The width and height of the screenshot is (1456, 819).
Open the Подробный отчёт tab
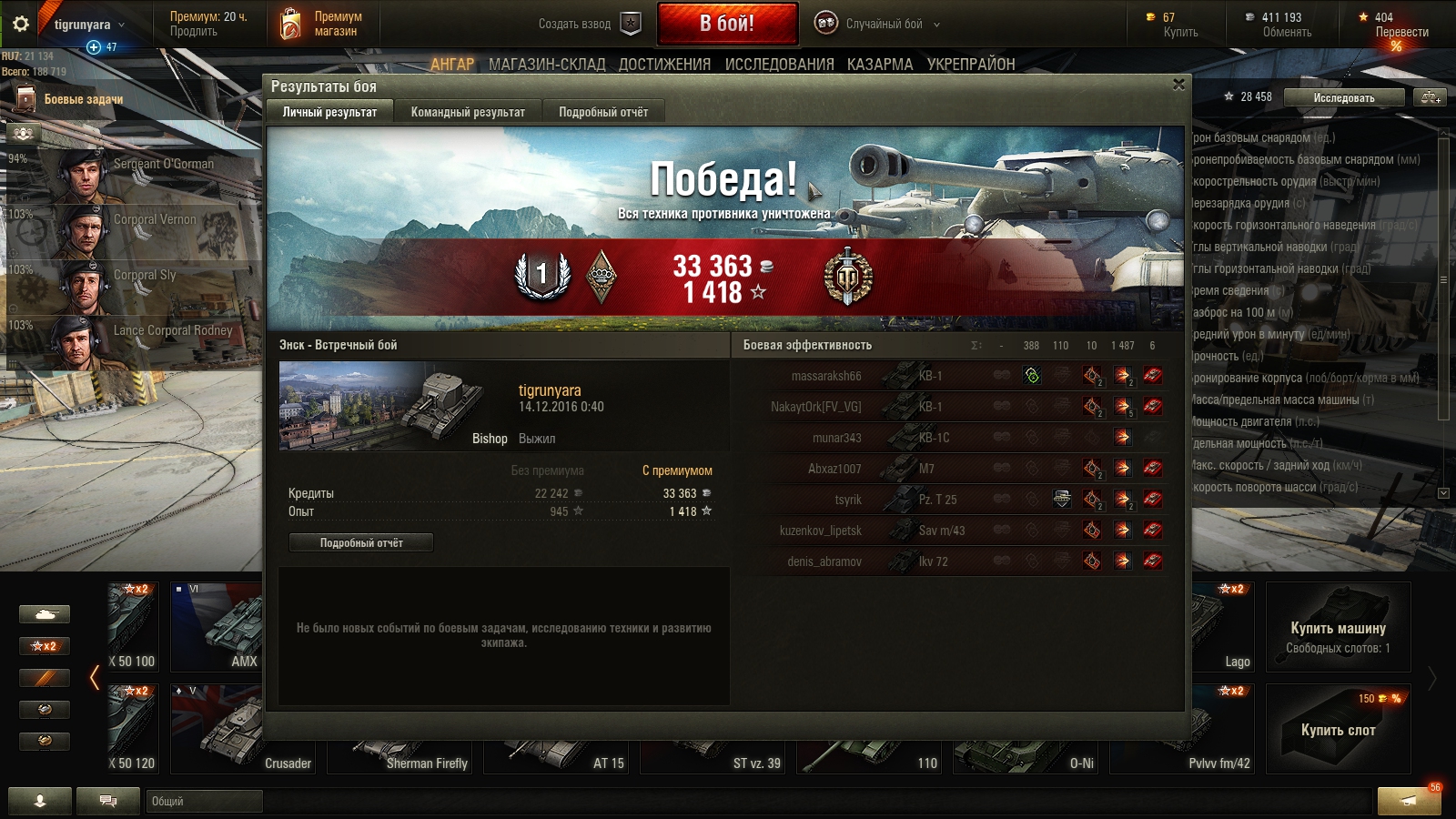603,112
